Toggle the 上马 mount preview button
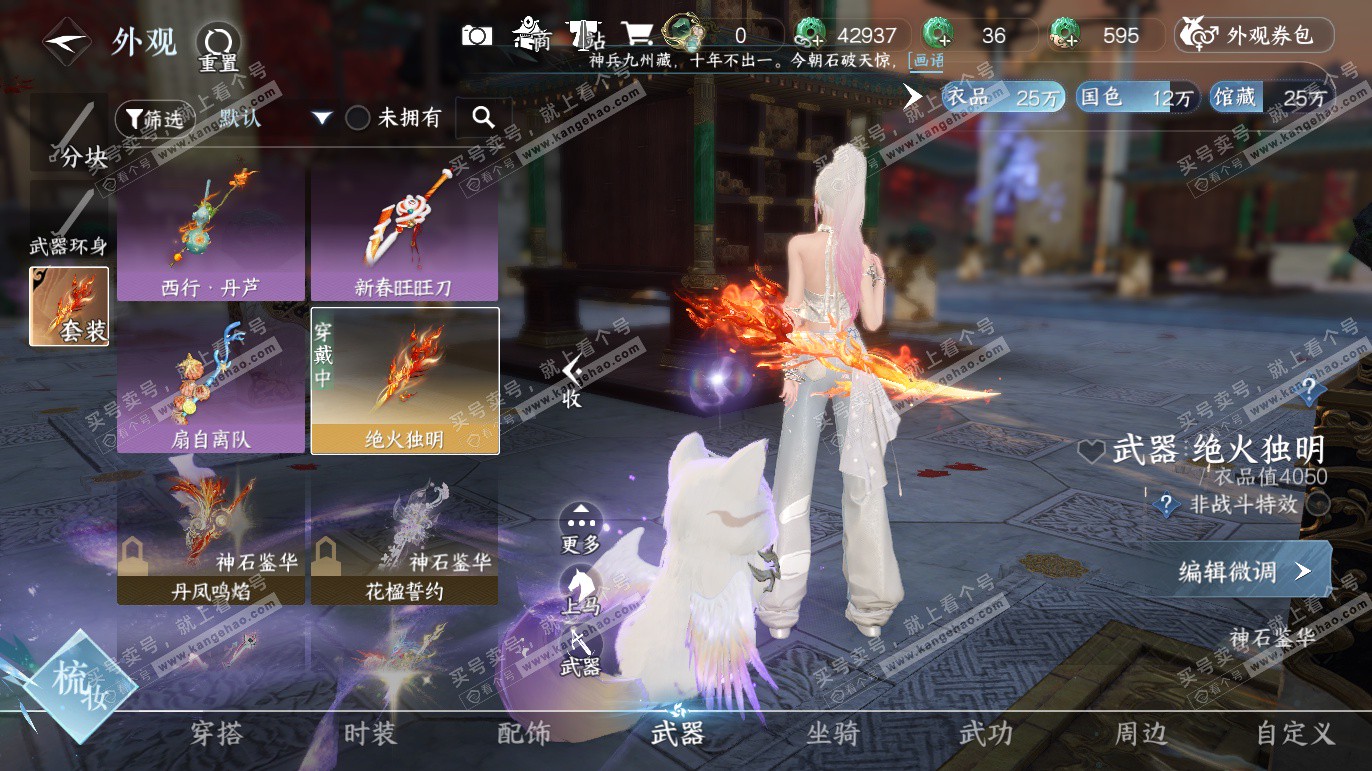Screen dimensions: 1372x771 tap(580, 590)
